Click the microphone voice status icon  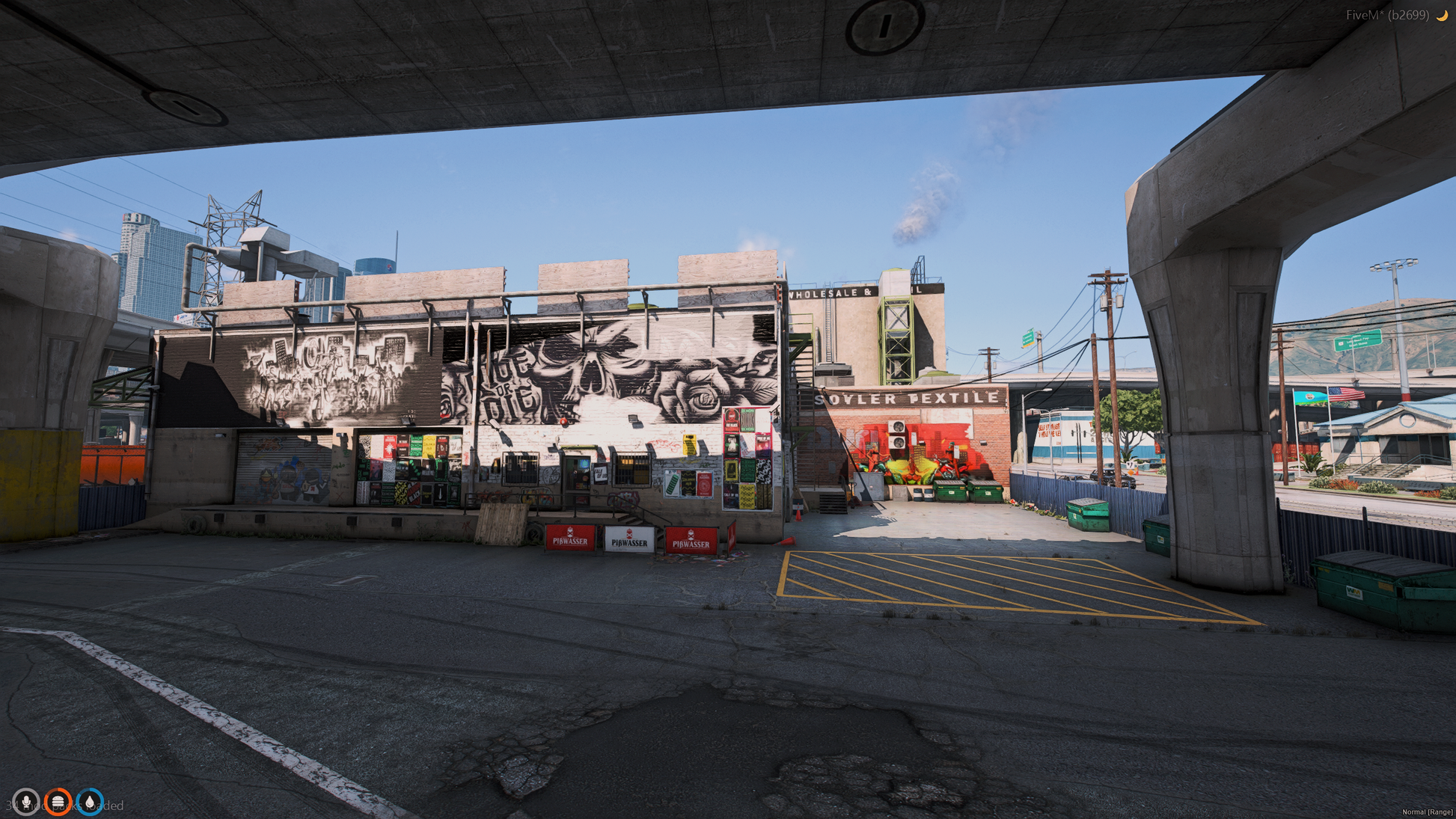coord(26,802)
